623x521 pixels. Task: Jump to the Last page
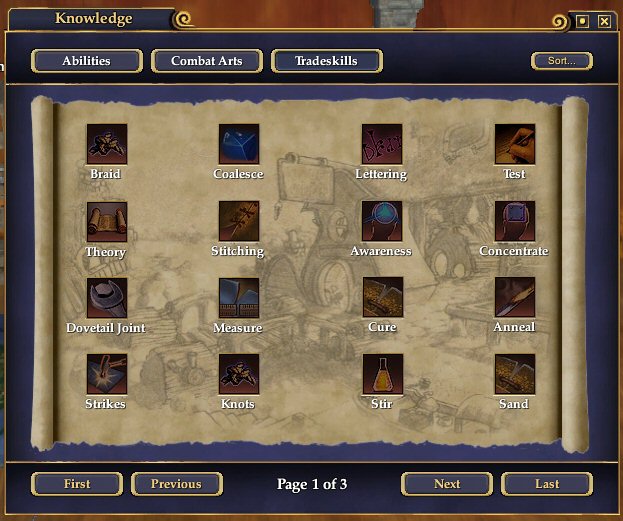click(547, 484)
